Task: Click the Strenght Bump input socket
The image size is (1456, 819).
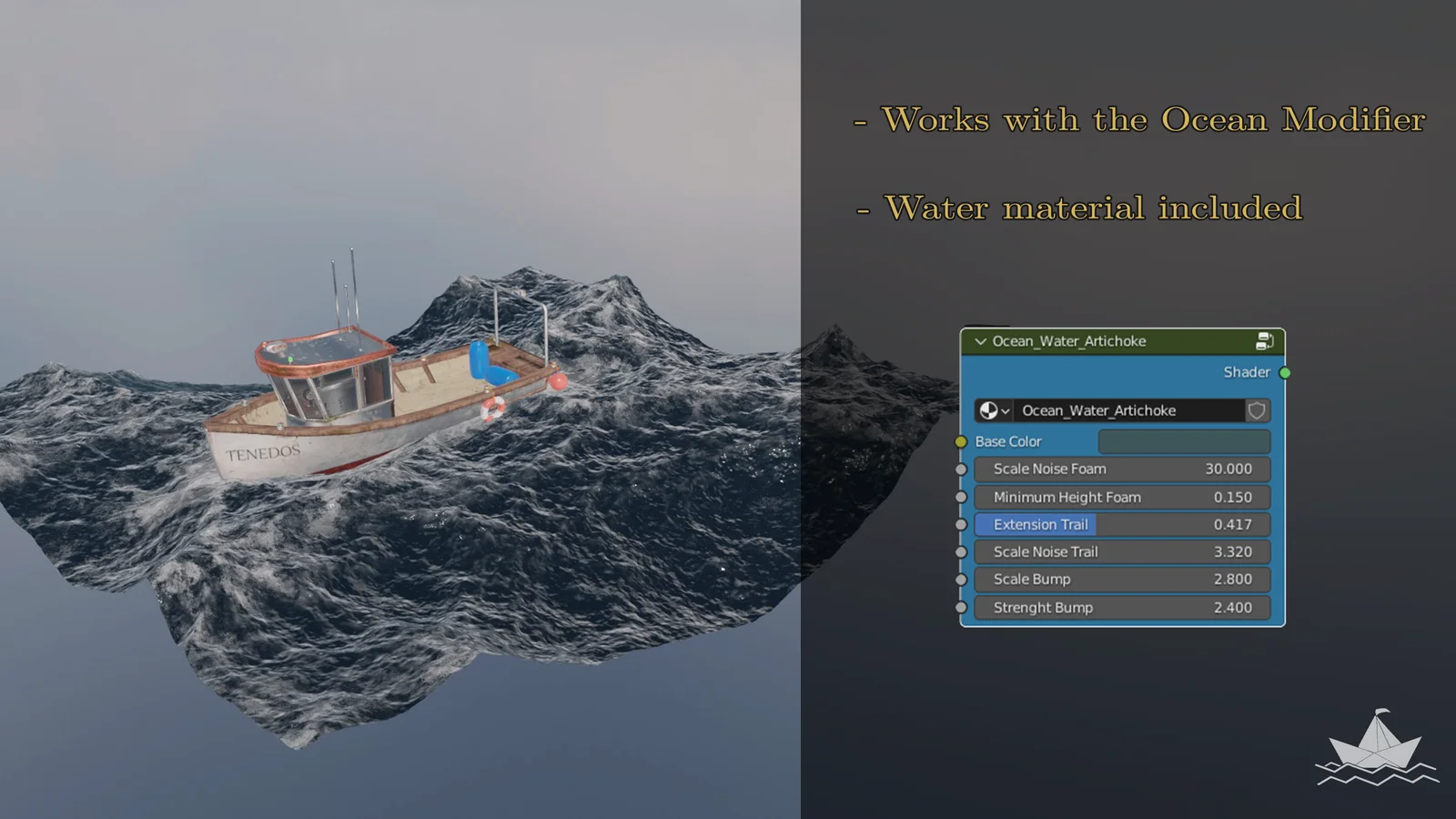Action: [962, 607]
